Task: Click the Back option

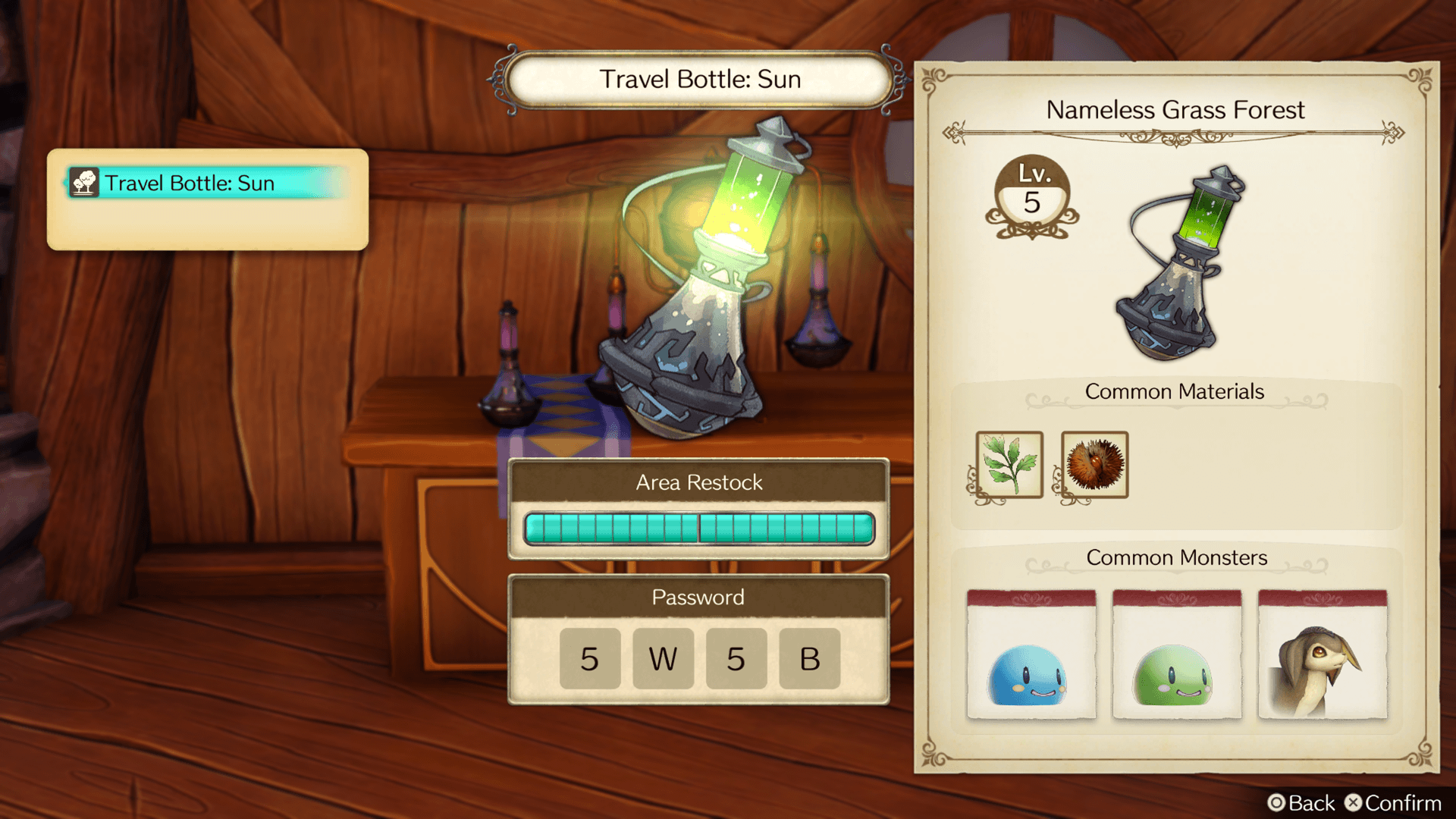Action: tap(1301, 803)
